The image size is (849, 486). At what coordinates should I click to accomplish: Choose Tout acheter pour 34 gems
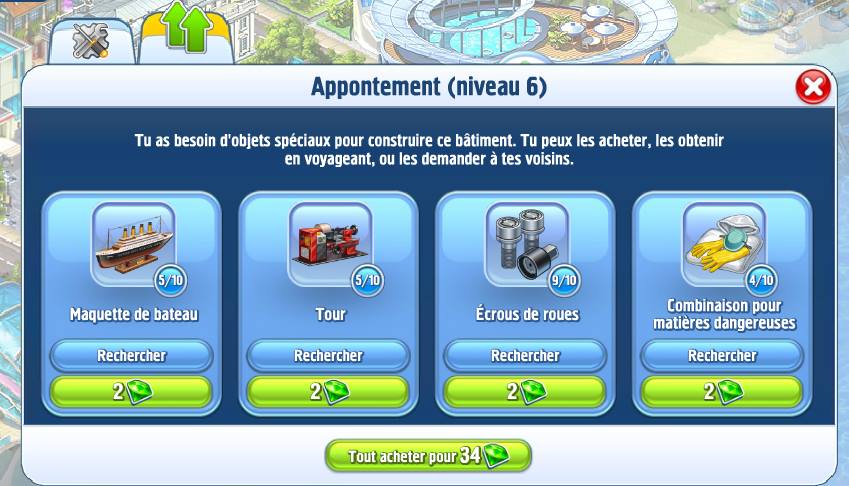pyautogui.click(x=428, y=456)
